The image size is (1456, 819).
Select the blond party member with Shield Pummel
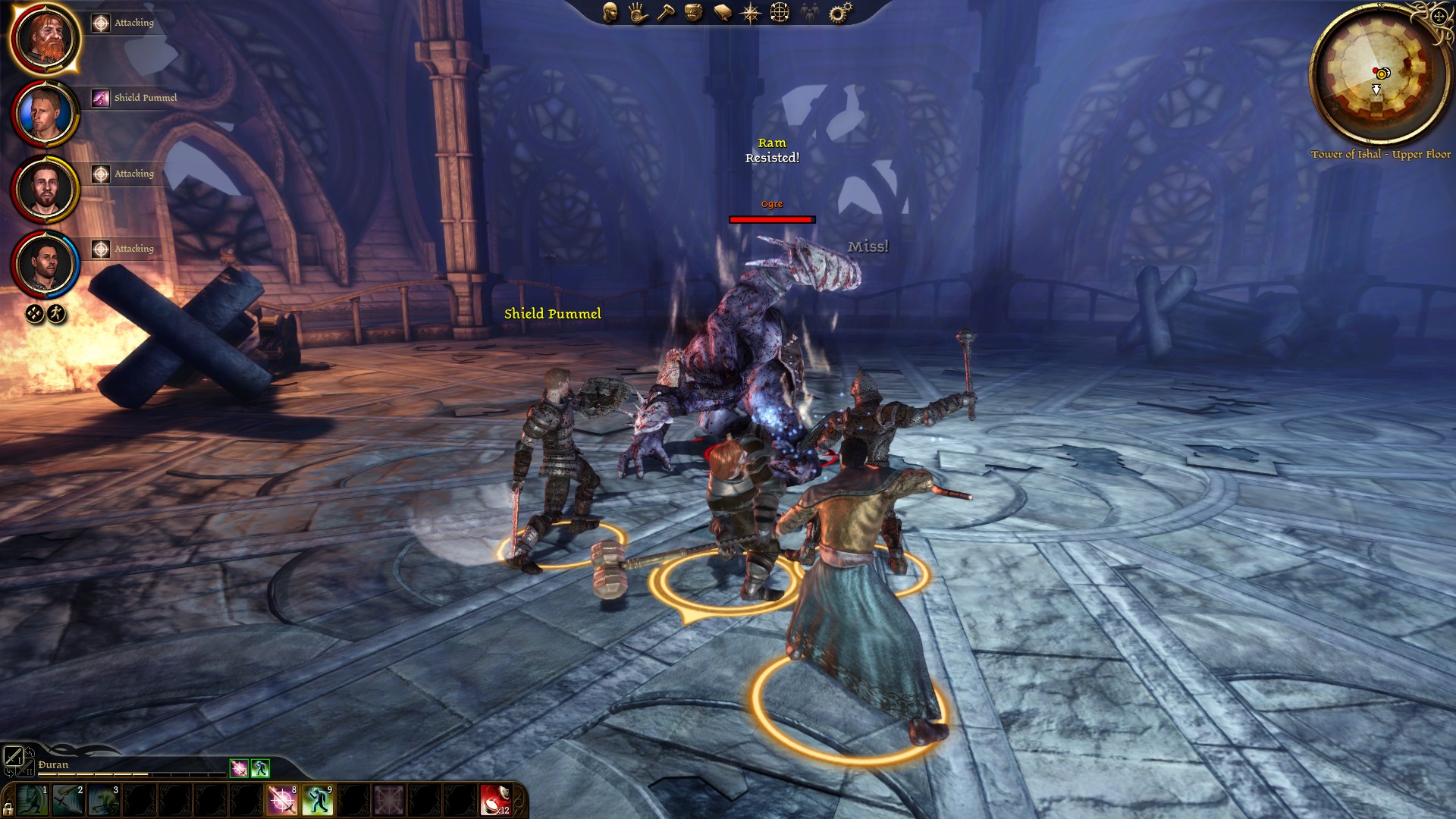(45, 113)
